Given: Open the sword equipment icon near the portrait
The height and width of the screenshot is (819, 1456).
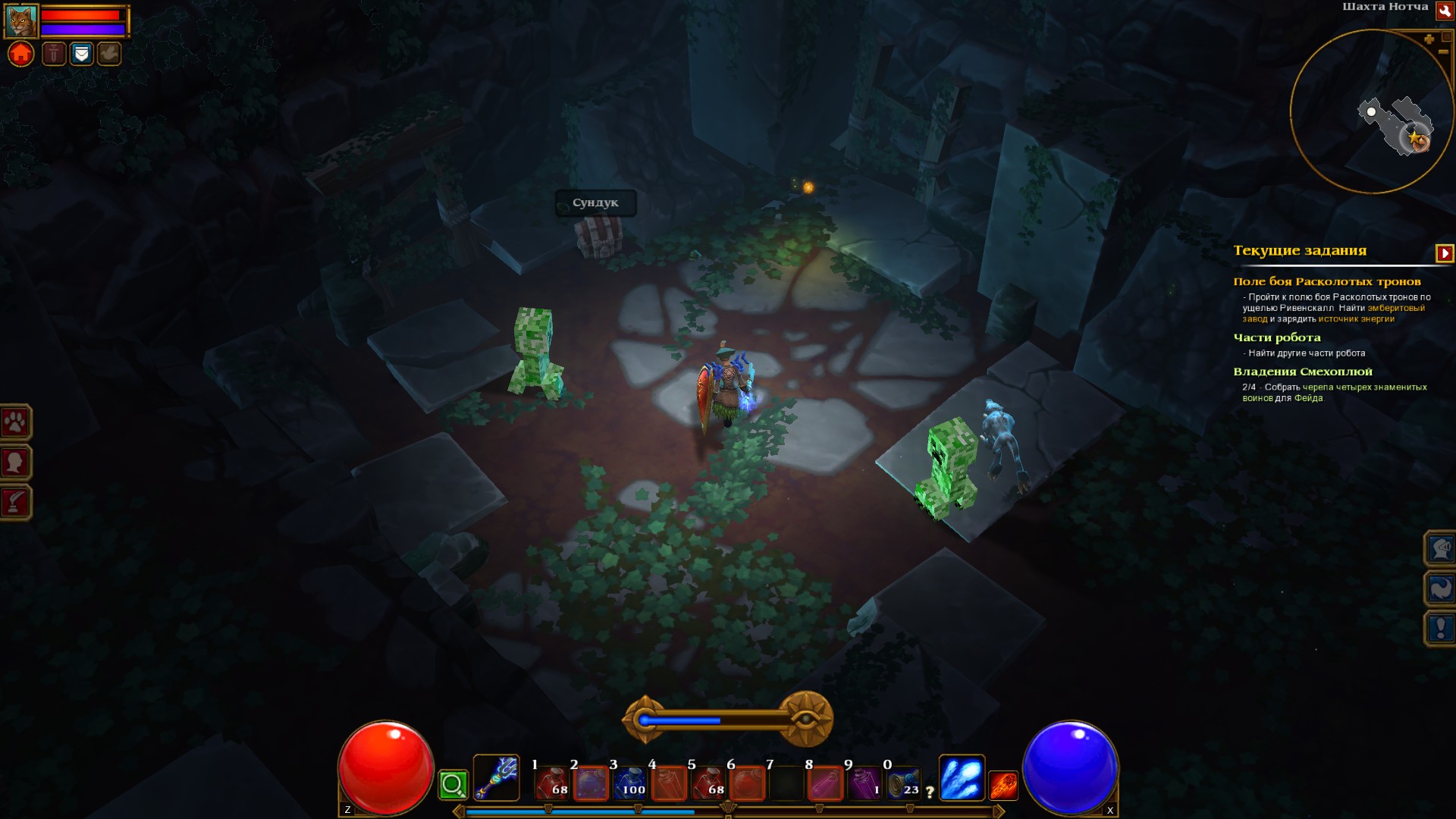Looking at the screenshot, I should click(53, 54).
